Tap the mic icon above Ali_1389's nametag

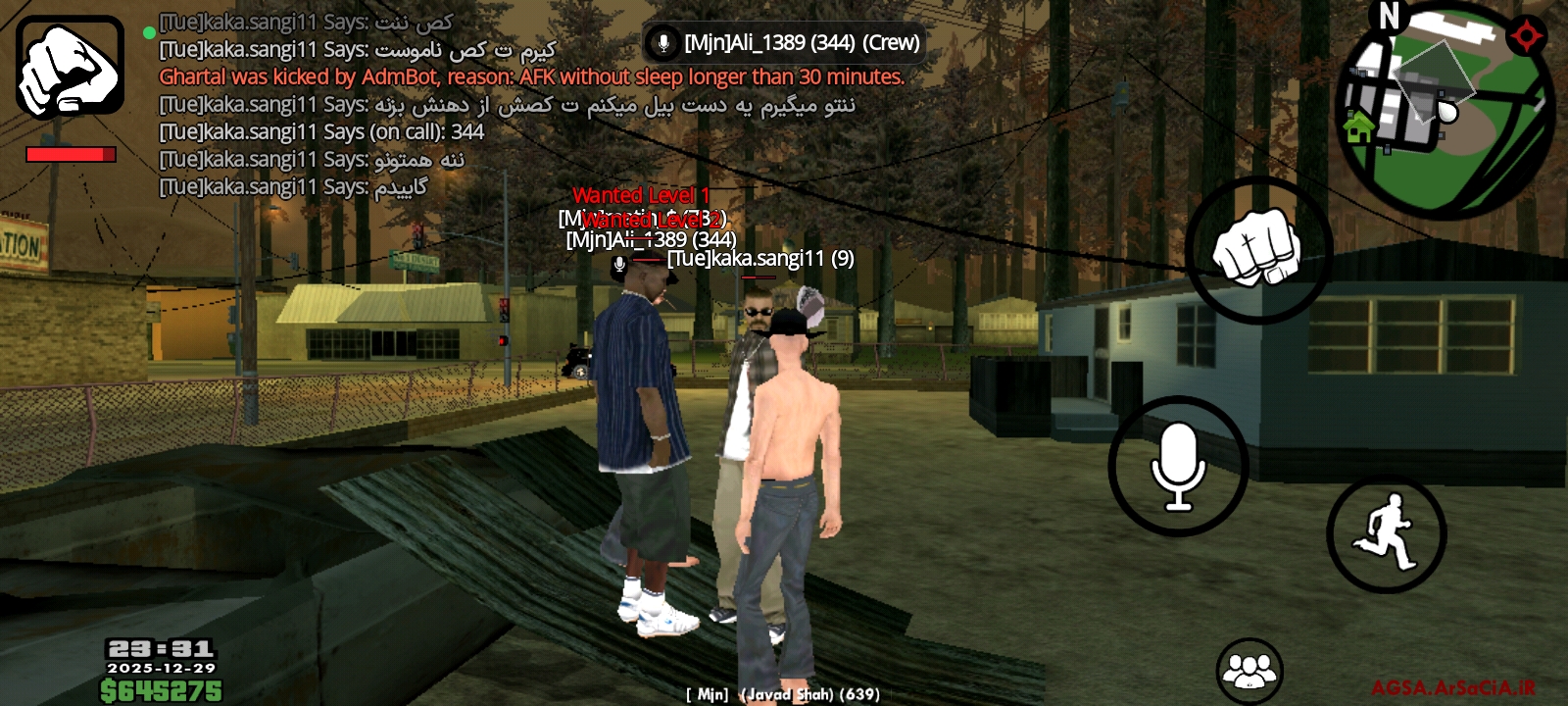tap(617, 262)
